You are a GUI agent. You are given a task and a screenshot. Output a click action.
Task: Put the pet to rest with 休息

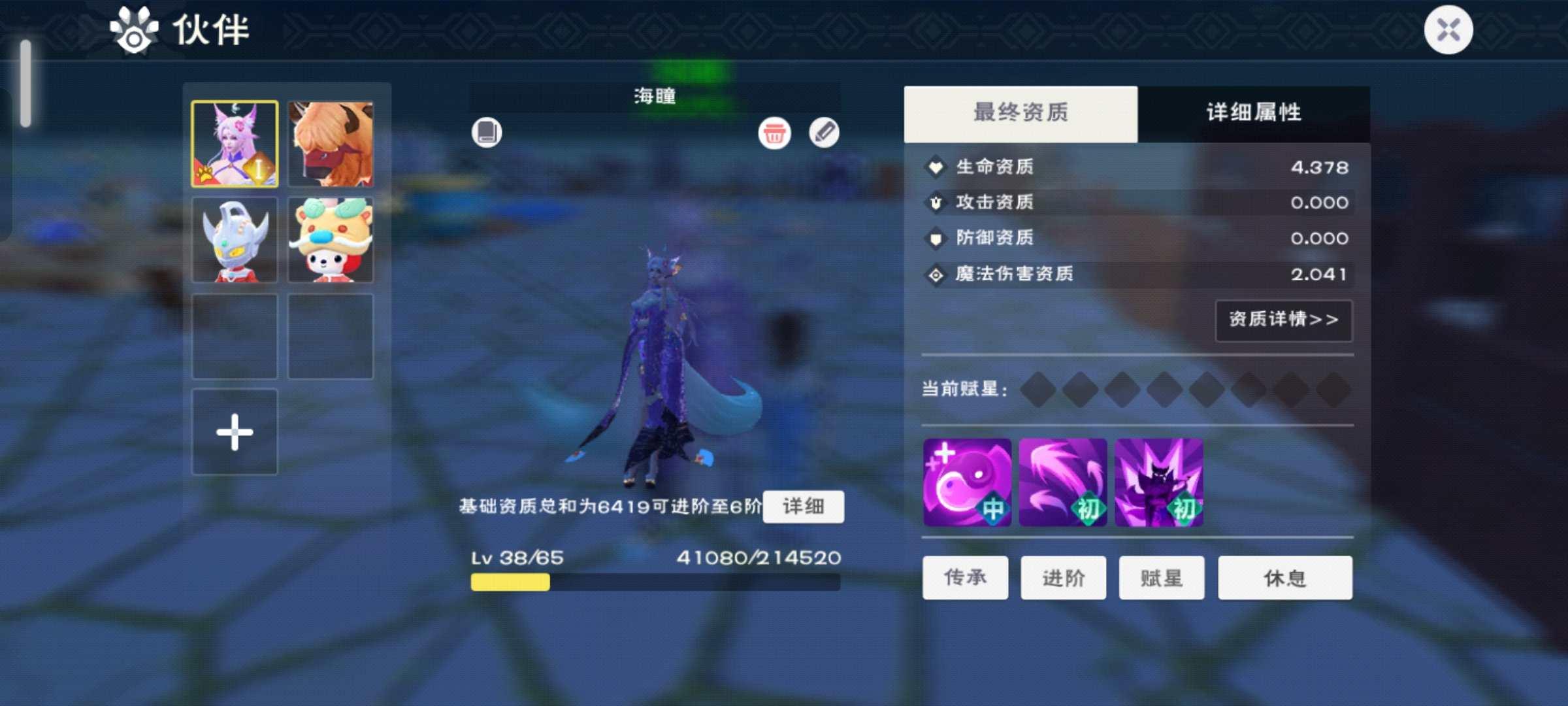tap(1284, 578)
